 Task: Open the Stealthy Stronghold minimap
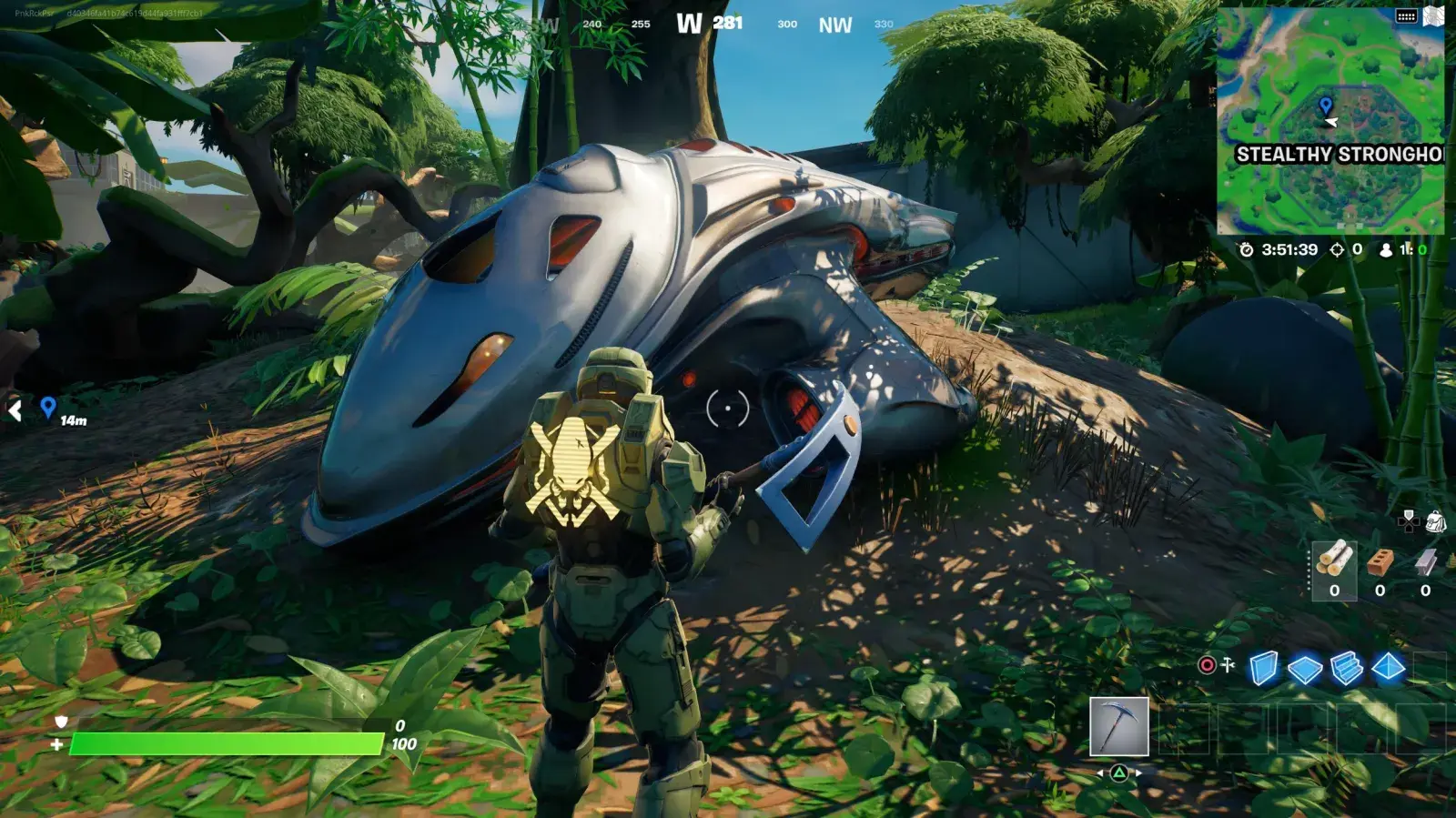[x=1330, y=123]
